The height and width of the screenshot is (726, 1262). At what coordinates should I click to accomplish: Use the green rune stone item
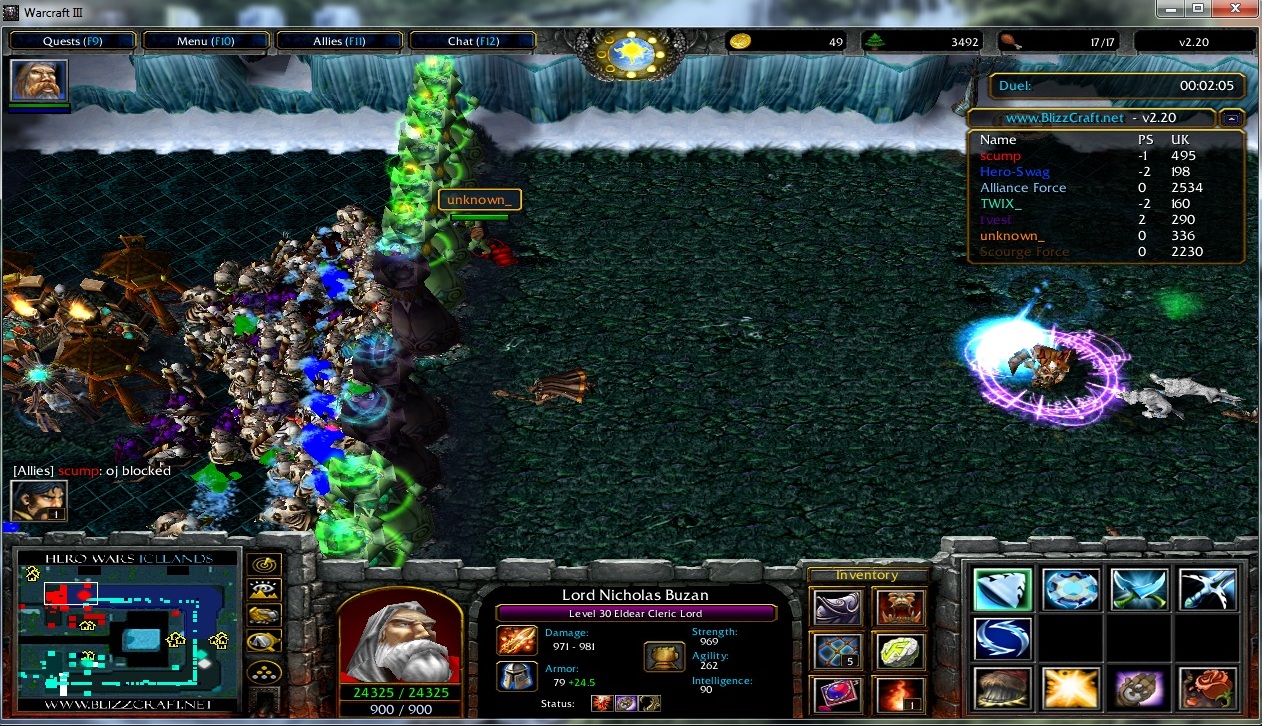tap(899, 650)
